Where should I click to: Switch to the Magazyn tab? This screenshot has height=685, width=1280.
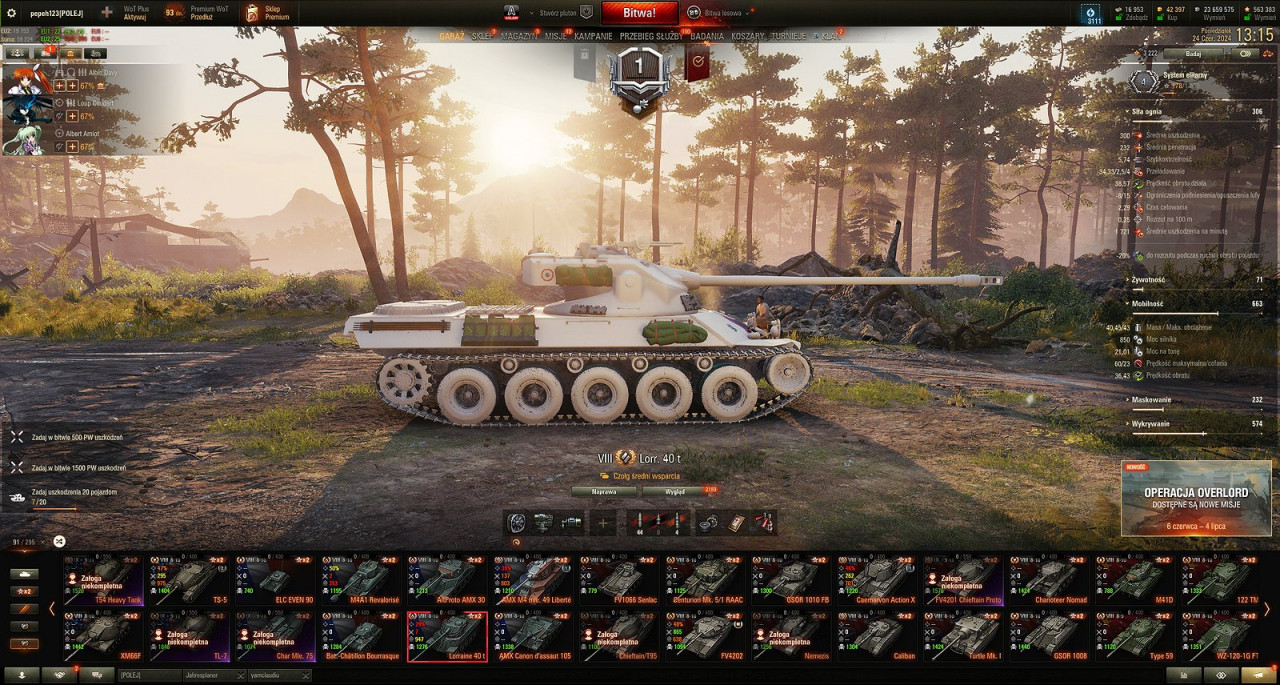click(x=519, y=36)
